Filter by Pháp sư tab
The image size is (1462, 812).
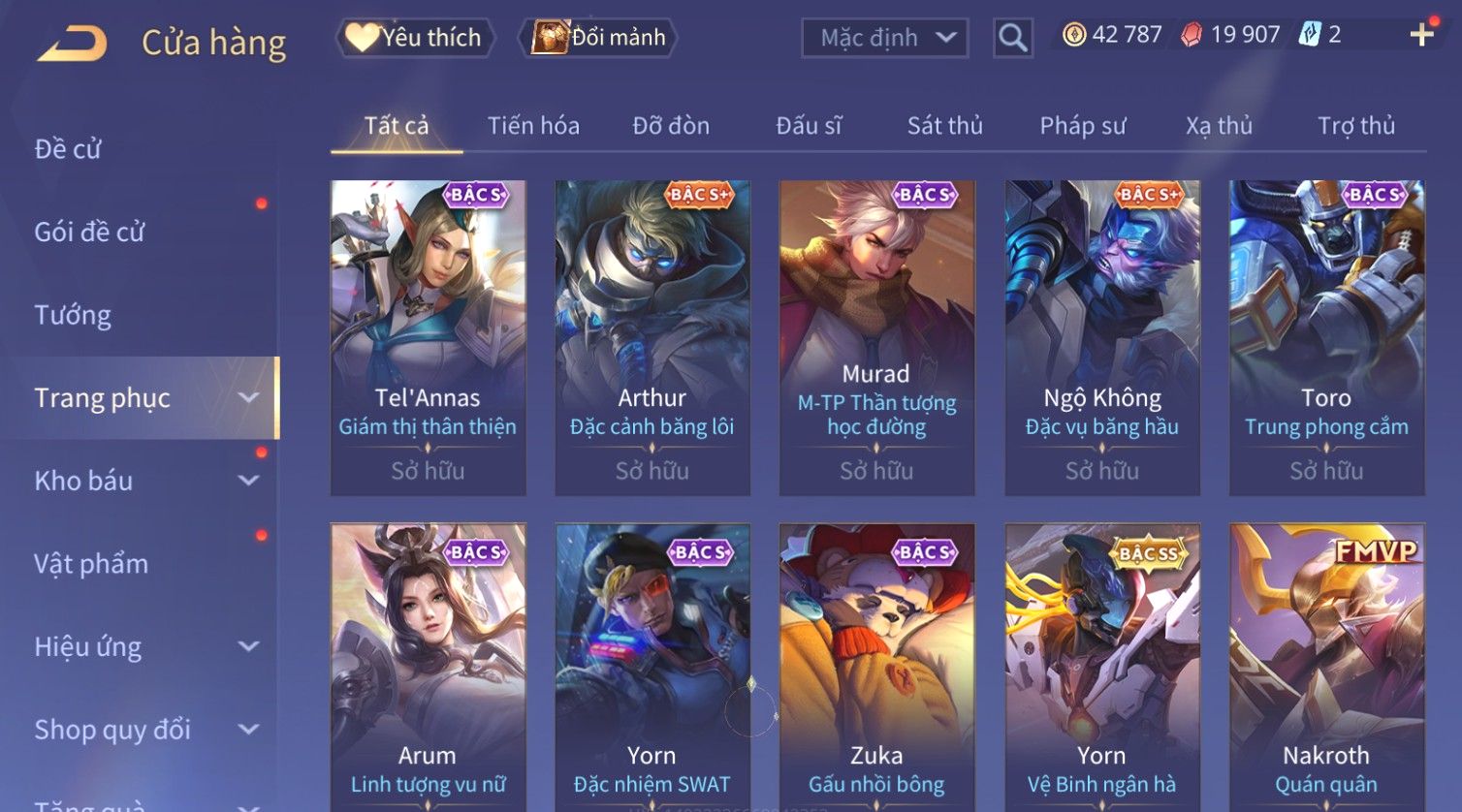click(1083, 126)
